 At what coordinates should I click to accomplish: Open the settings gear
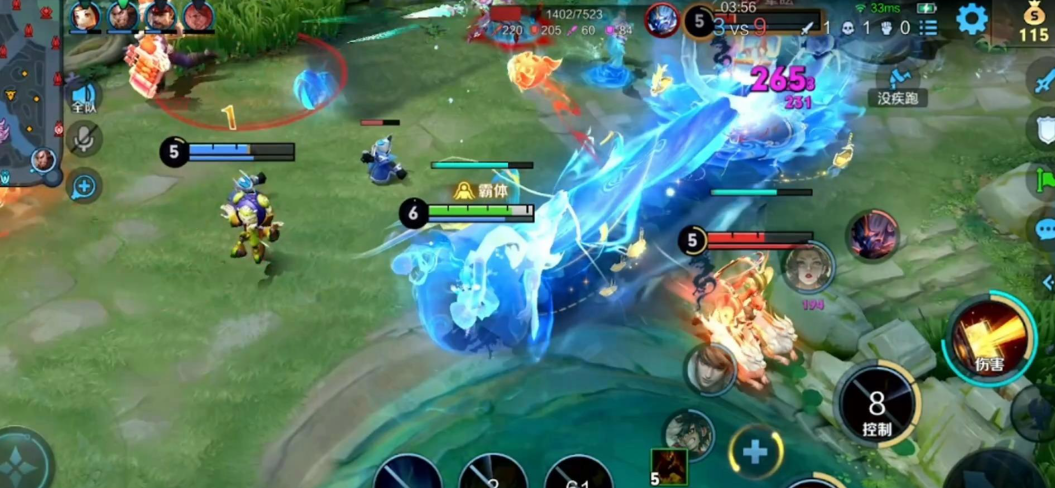[971, 19]
